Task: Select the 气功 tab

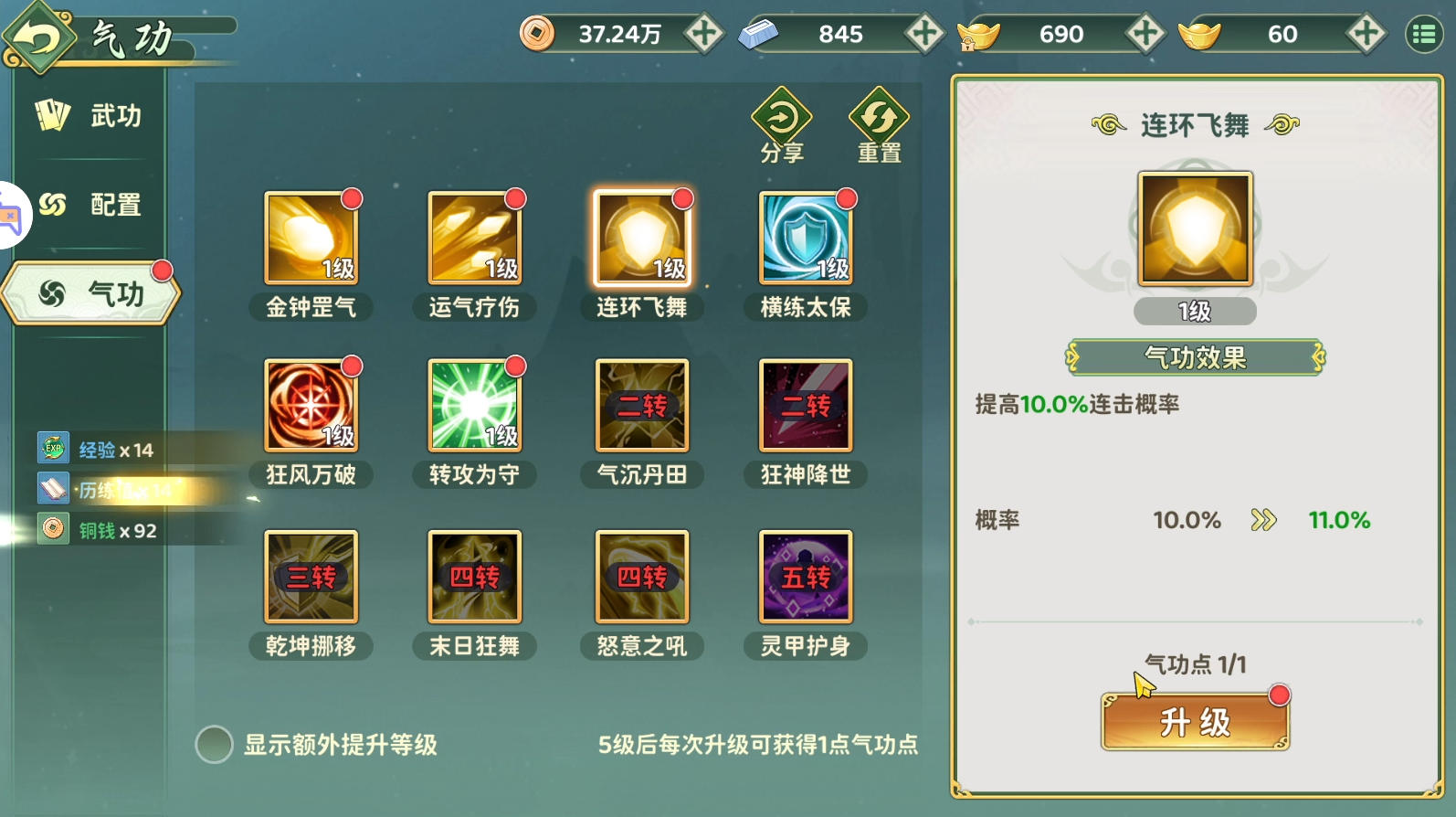Action: [x=91, y=293]
